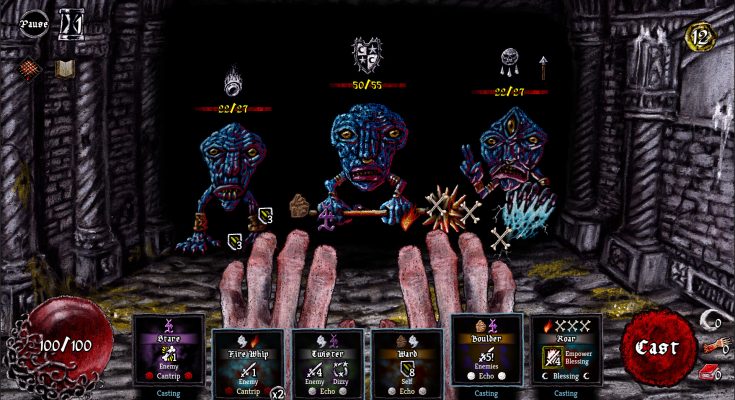Click the severed hand icon beside Cast
This screenshot has width=735, height=400.
pyautogui.click(x=712, y=345)
